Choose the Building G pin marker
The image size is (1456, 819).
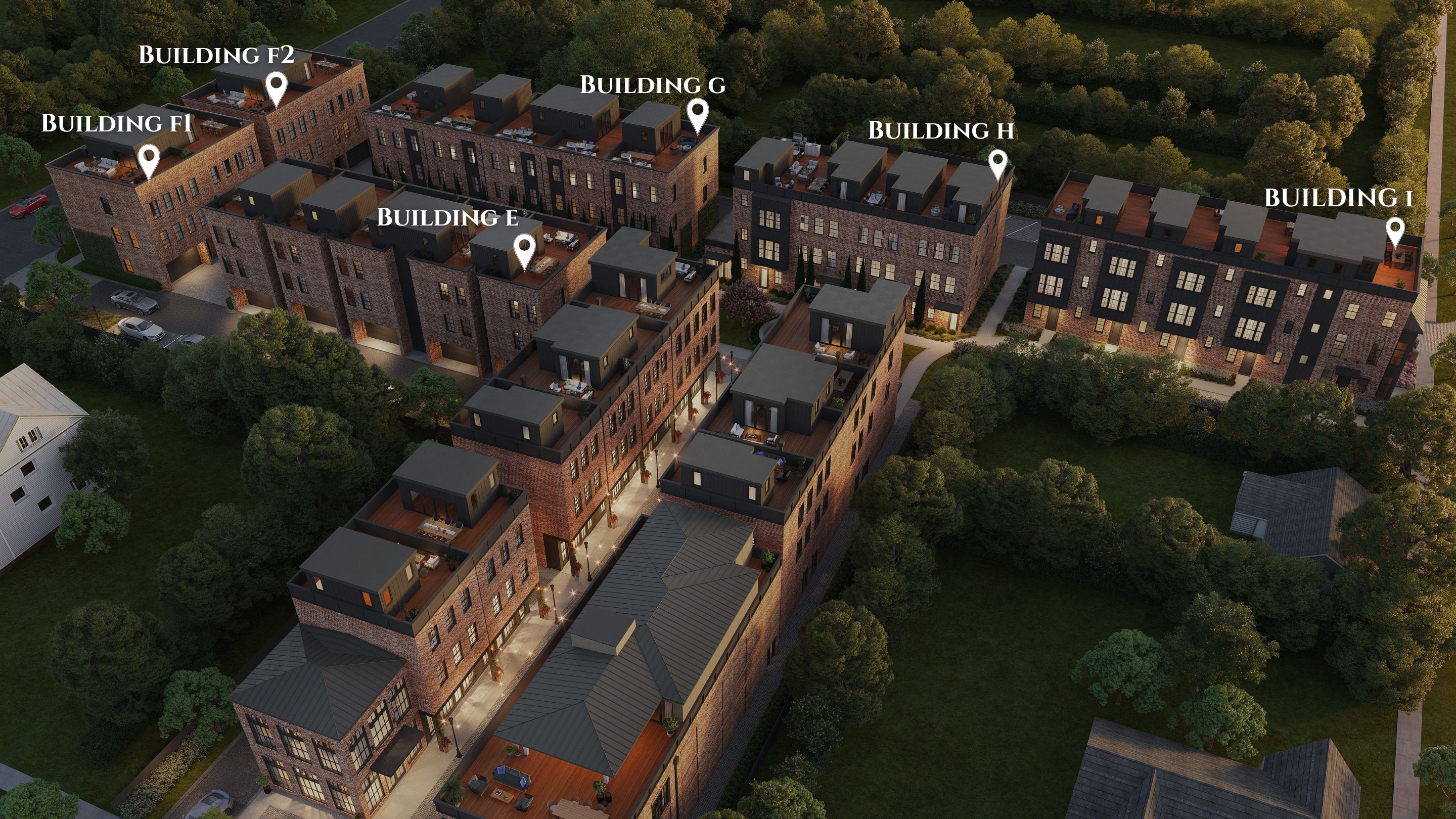click(698, 114)
